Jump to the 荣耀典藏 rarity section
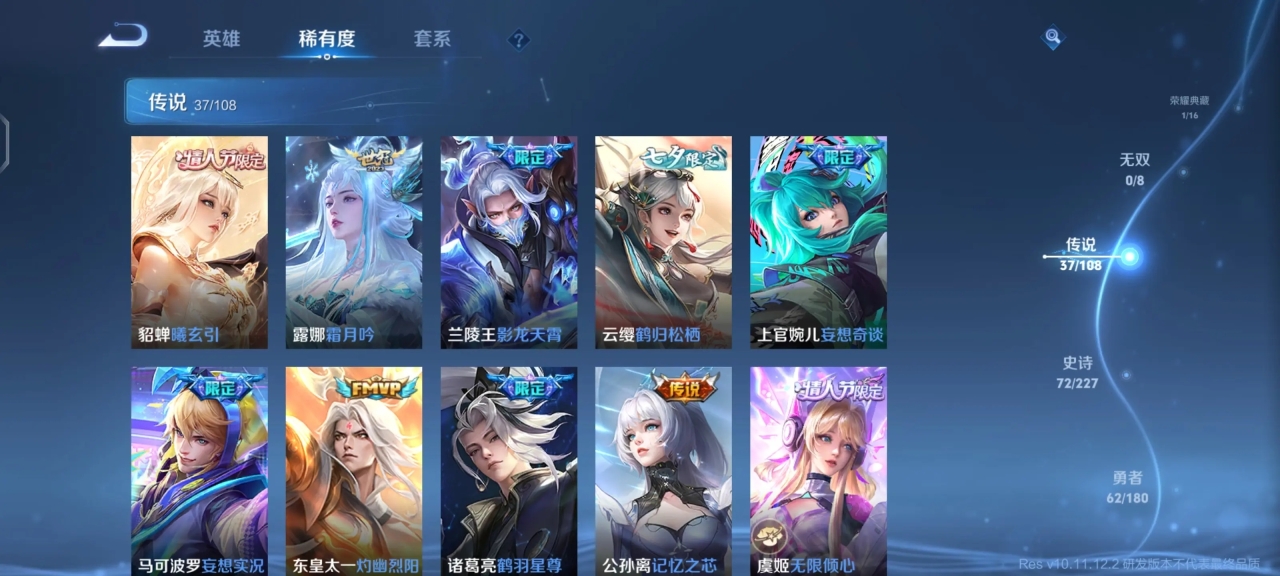Image resolution: width=1280 pixels, height=576 pixels. click(1189, 106)
